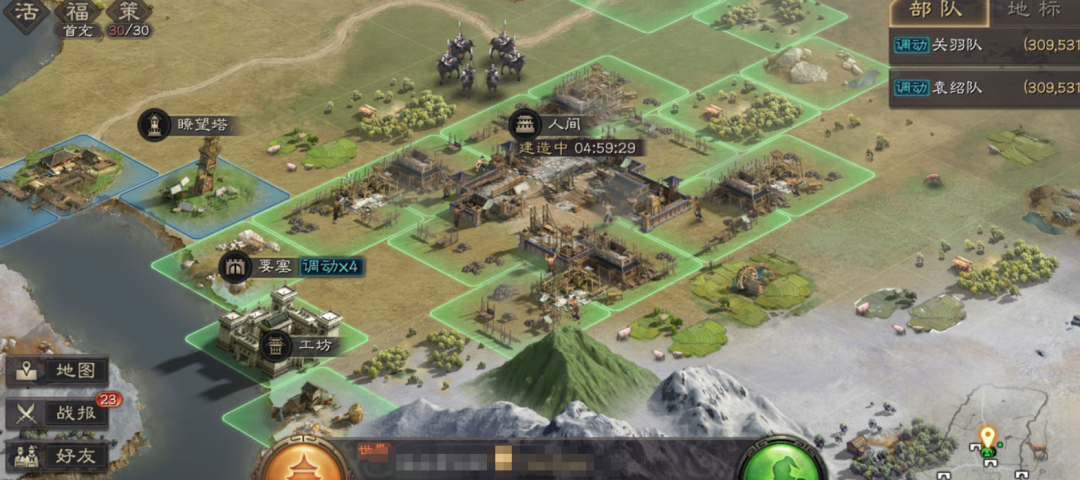Open the 地图 map button
This screenshot has width=1080, height=480.
point(58,371)
